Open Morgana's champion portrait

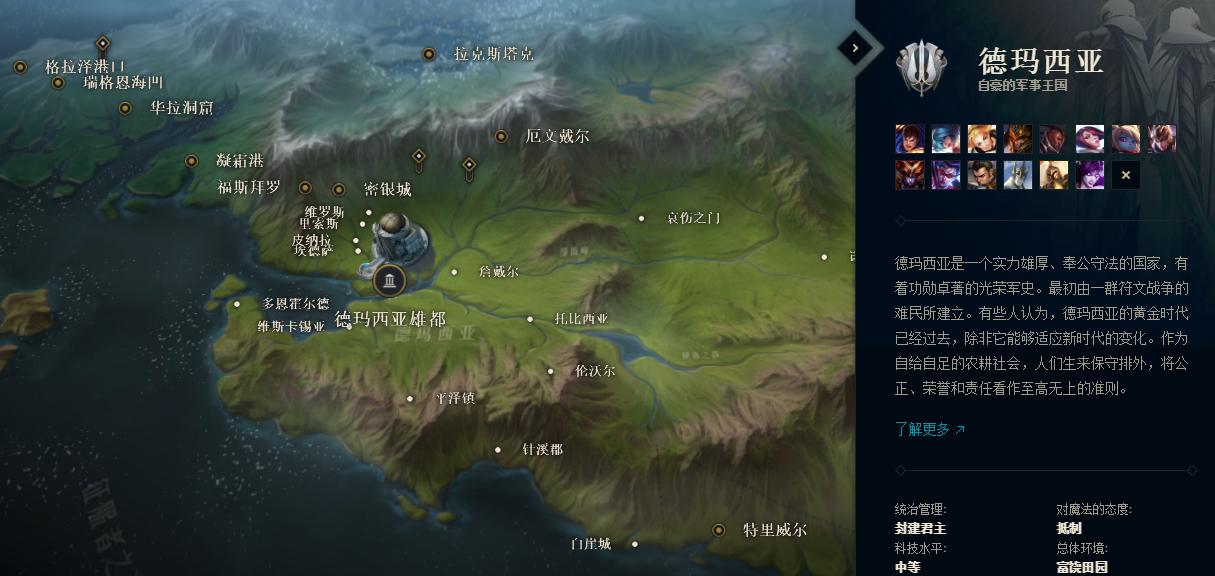1090,175
